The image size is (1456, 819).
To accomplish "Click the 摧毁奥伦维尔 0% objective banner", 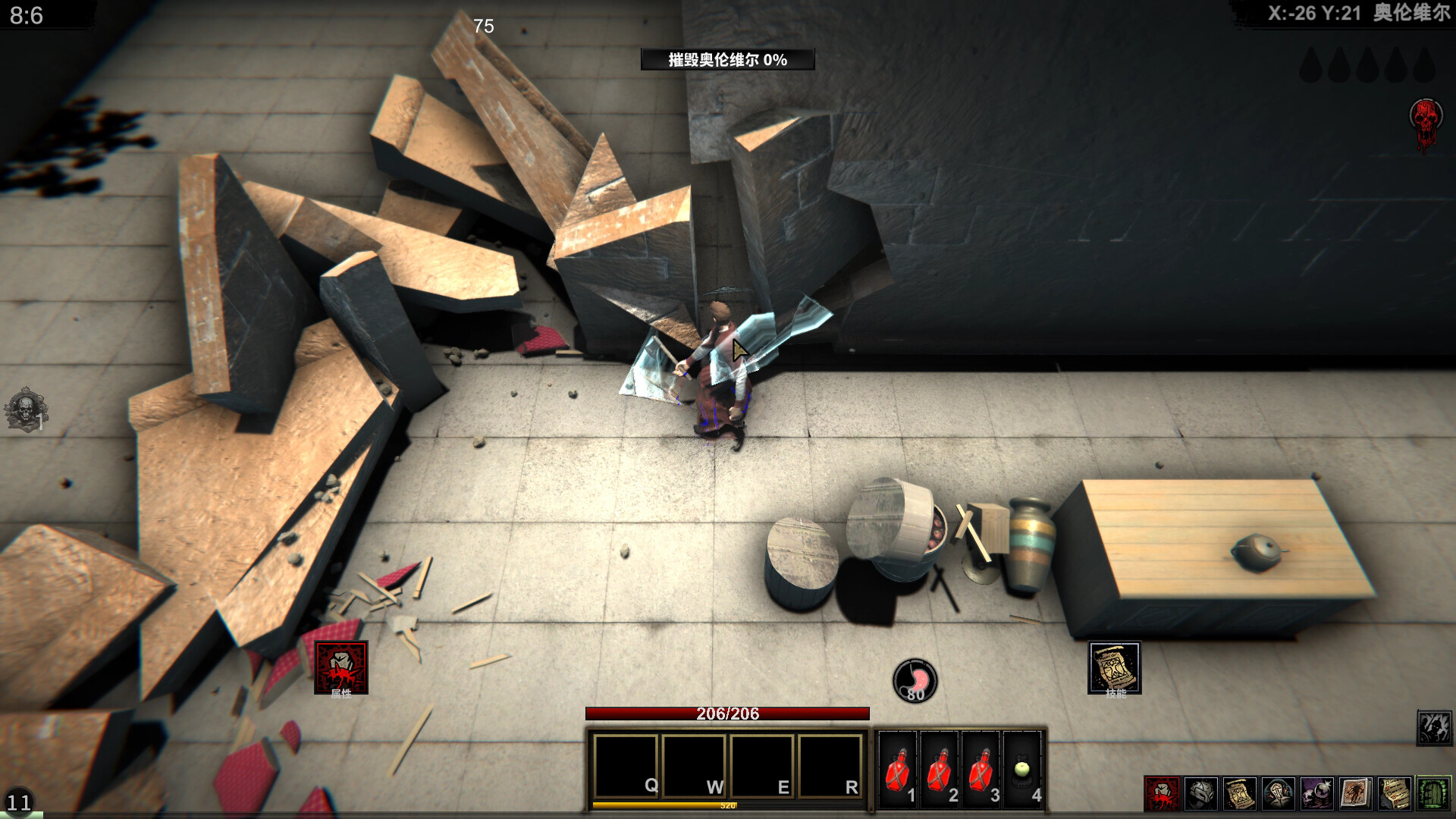I will point(730,58).
